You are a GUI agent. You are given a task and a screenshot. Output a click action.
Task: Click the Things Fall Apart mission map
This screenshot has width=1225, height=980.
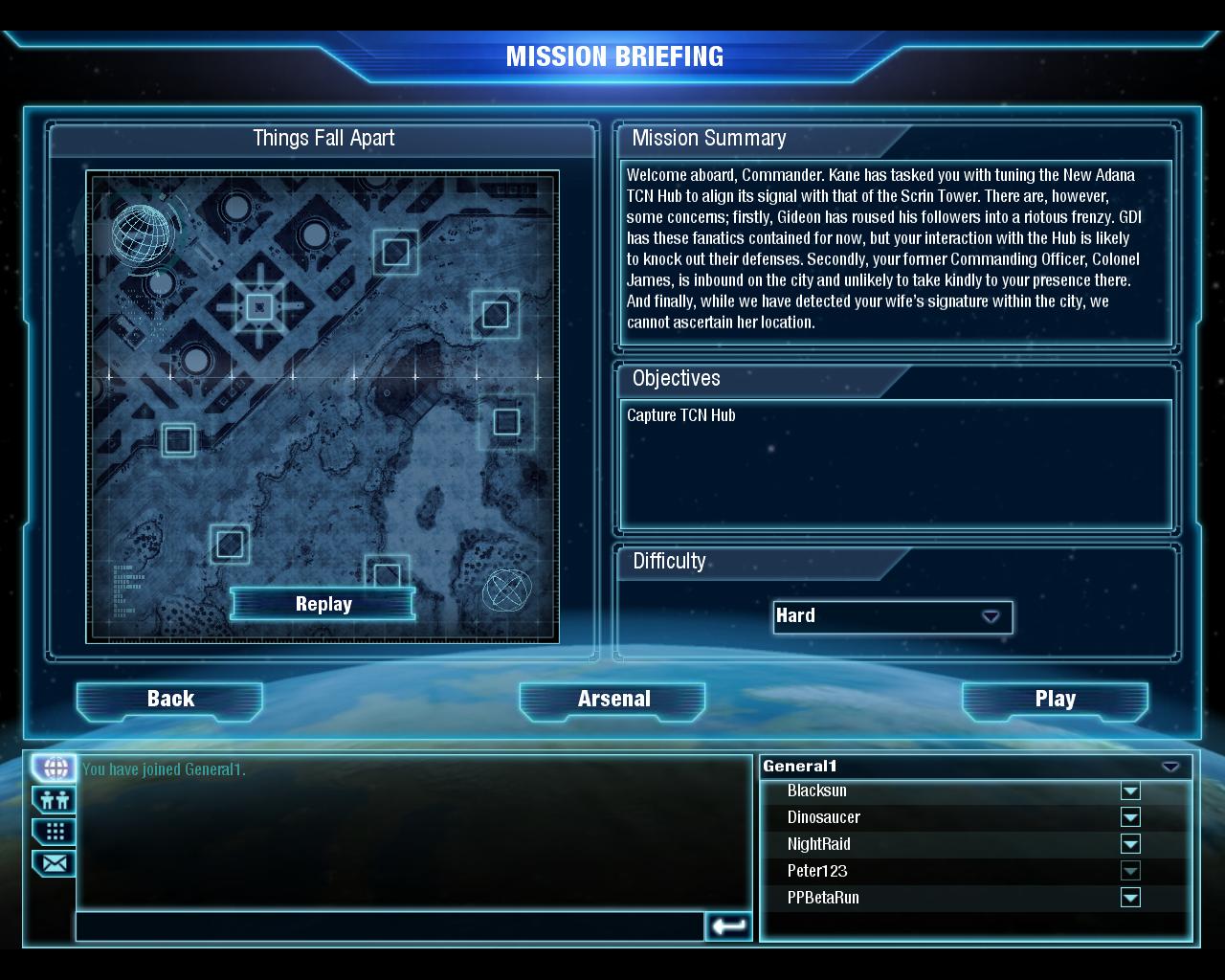(323, 383)
